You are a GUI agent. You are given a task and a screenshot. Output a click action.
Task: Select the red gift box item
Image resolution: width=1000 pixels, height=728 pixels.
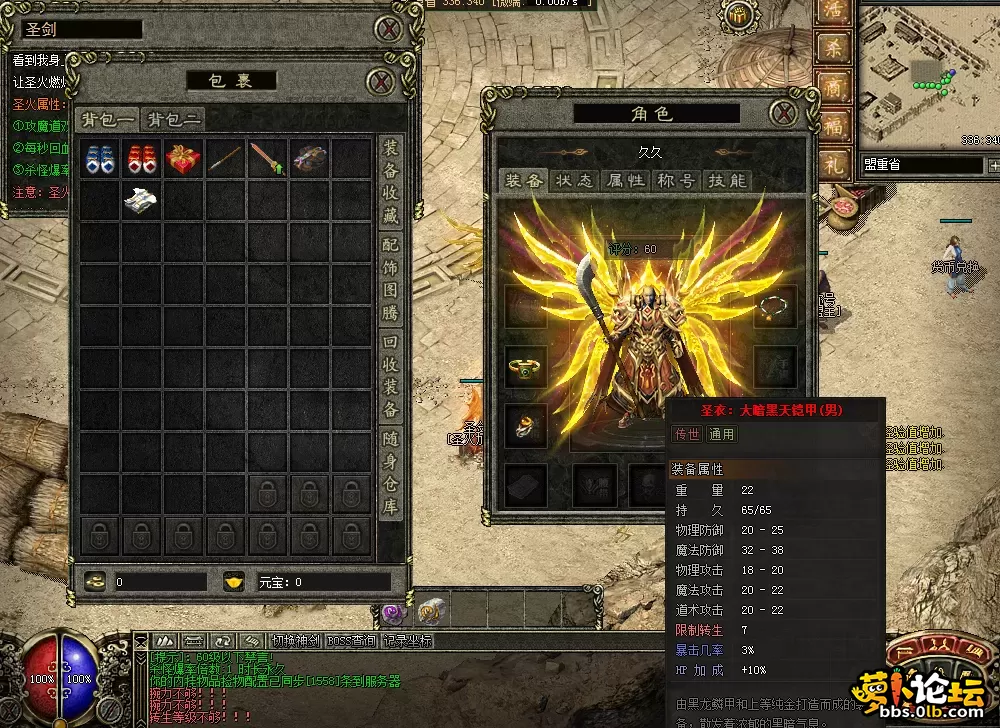181,159
